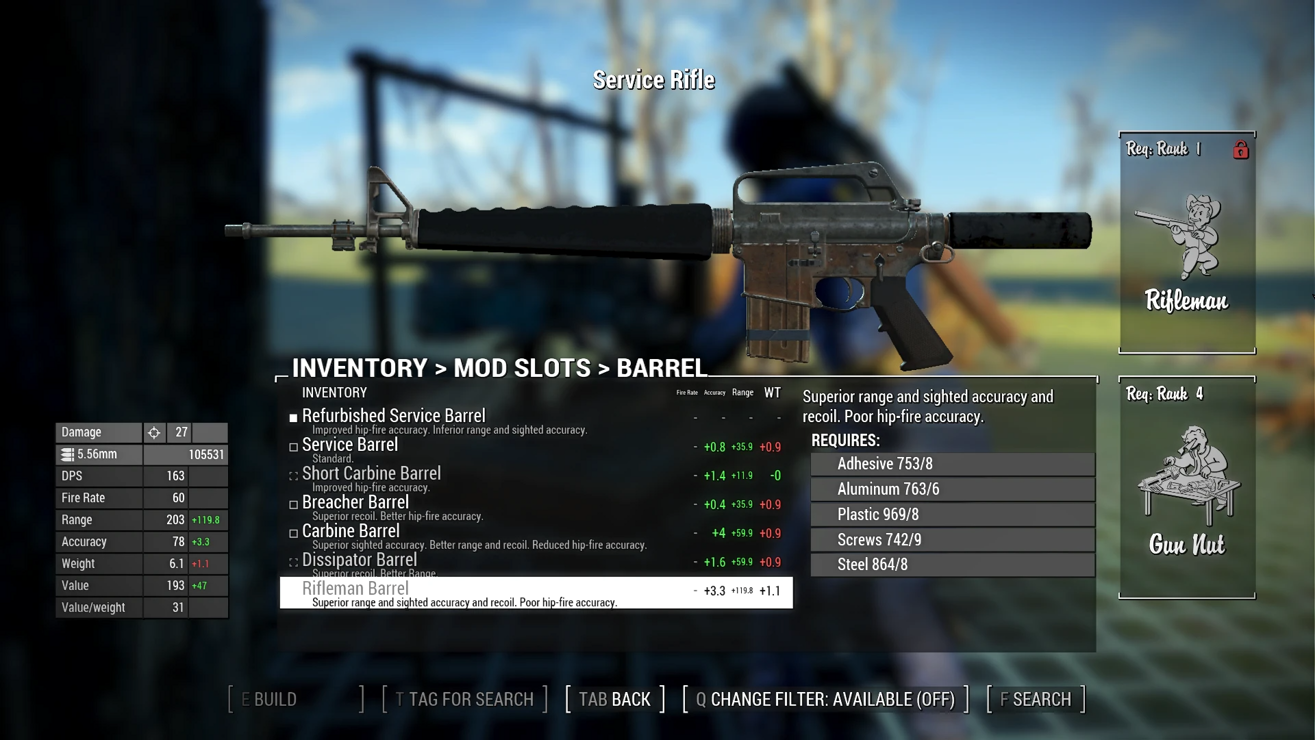The image size is (1315, 740).
Task: Select the Screws requirement row
Action: pos(953,539)
